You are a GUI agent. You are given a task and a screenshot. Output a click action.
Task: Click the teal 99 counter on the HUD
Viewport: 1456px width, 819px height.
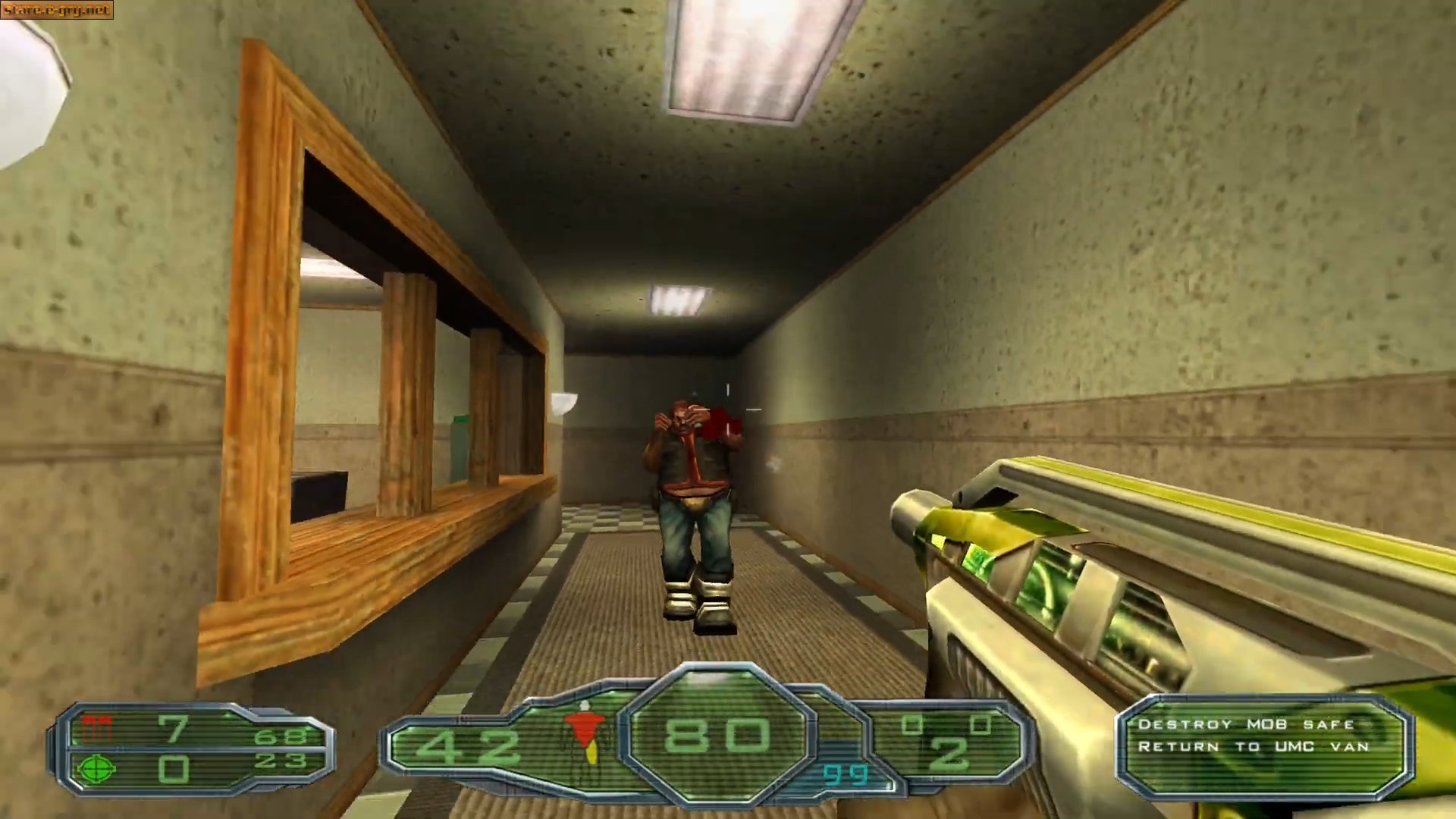[846, 776]
